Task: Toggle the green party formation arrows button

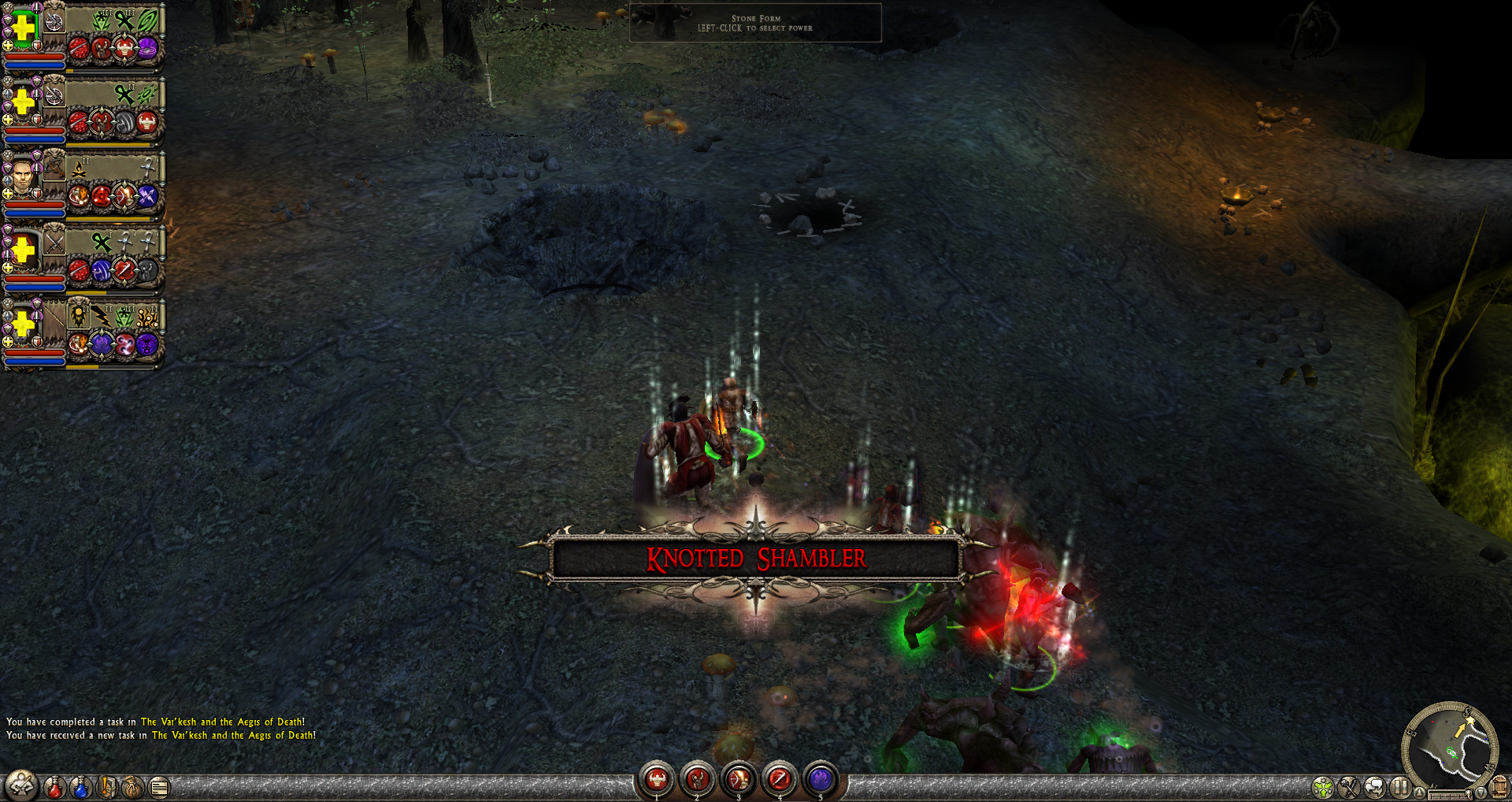Action: tap(1323, 786)
